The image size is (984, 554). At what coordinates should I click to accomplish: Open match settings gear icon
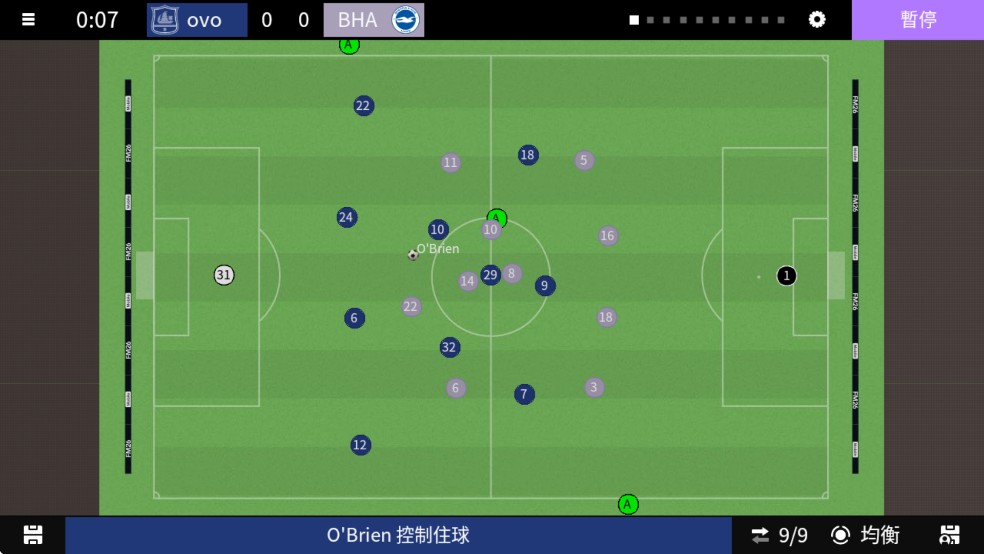pos(817,20)
